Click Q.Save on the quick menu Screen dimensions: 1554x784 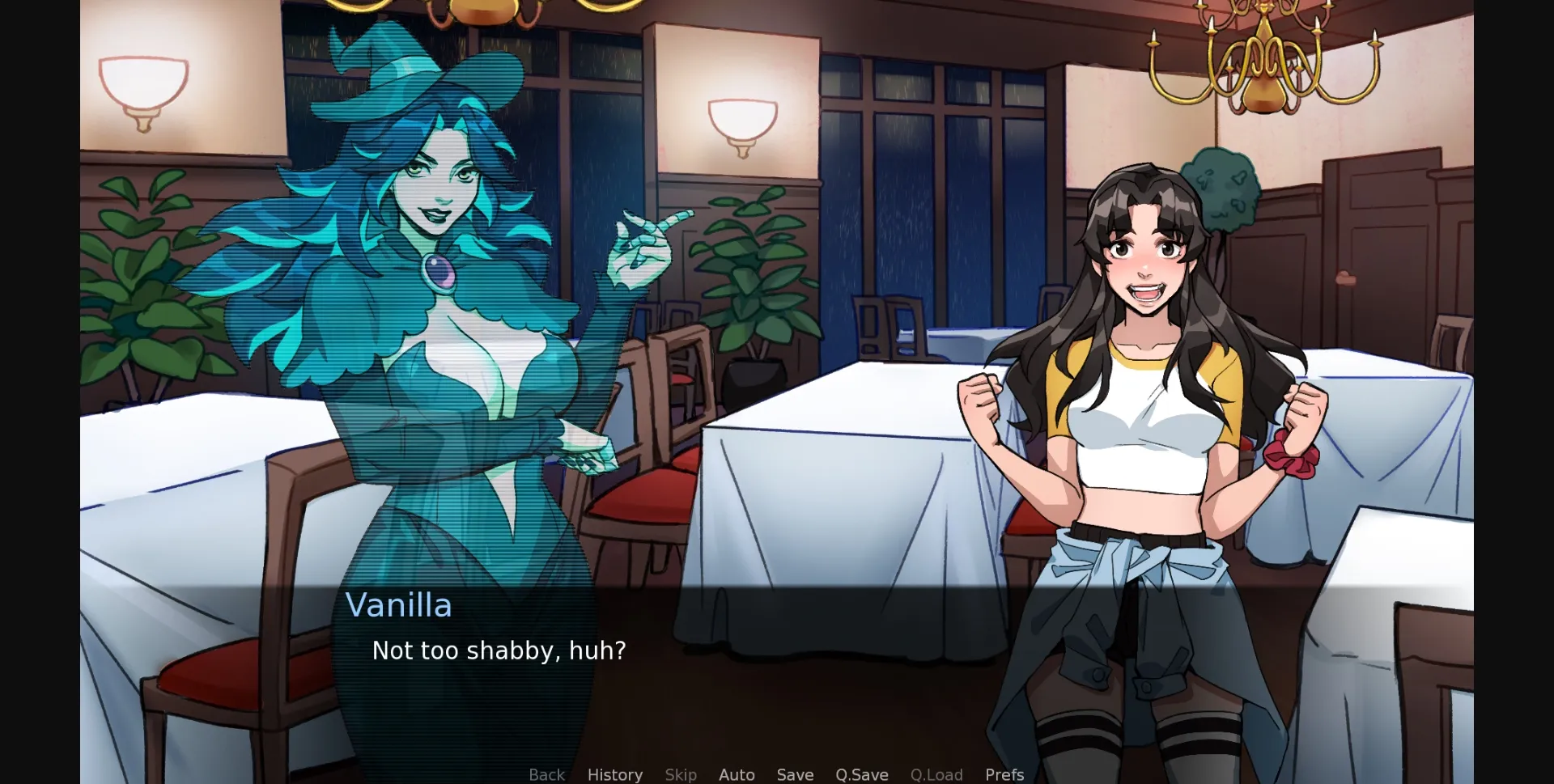pos(861,774)
